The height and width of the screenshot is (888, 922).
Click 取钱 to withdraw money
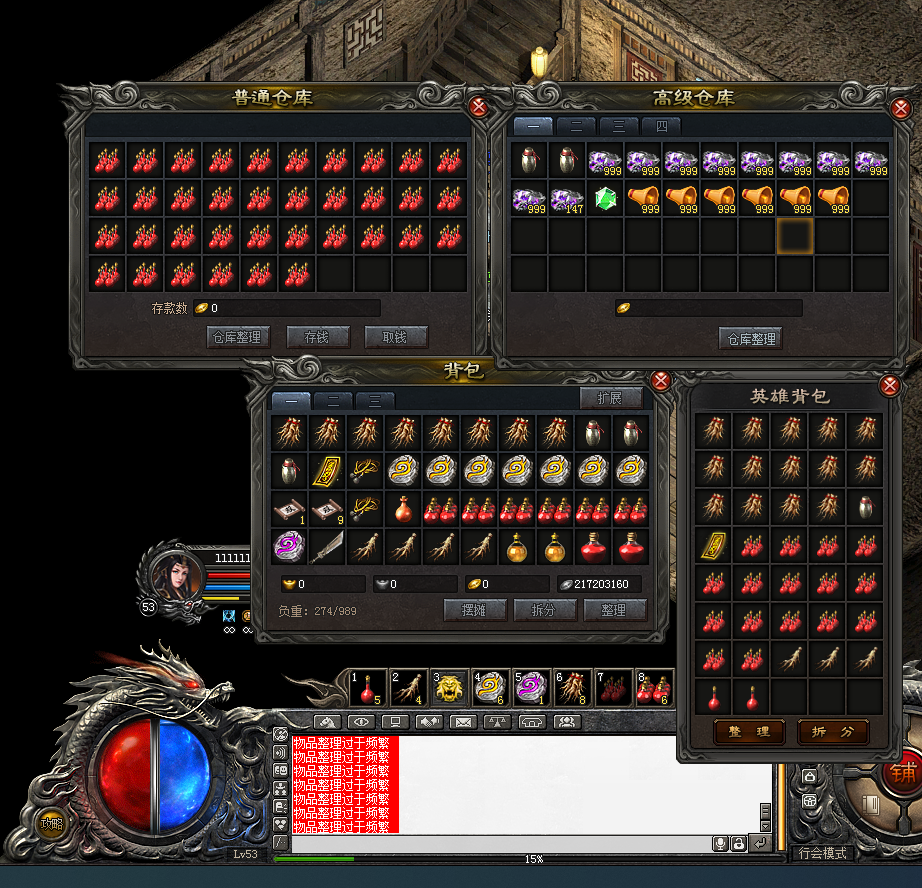pos(394,337)
